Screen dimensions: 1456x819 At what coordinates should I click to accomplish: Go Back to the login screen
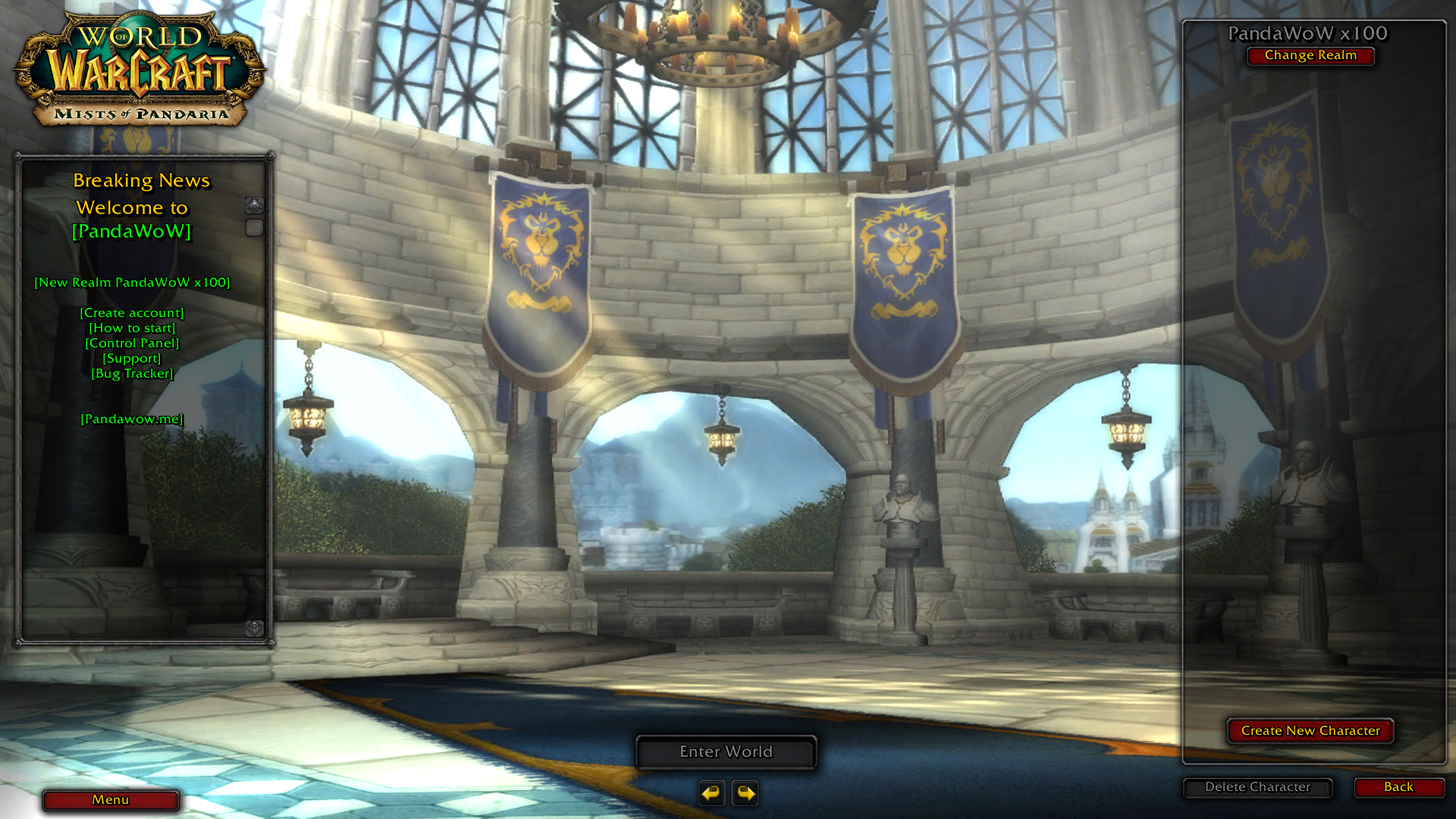pyautogui.click(x=1398, y=787)
